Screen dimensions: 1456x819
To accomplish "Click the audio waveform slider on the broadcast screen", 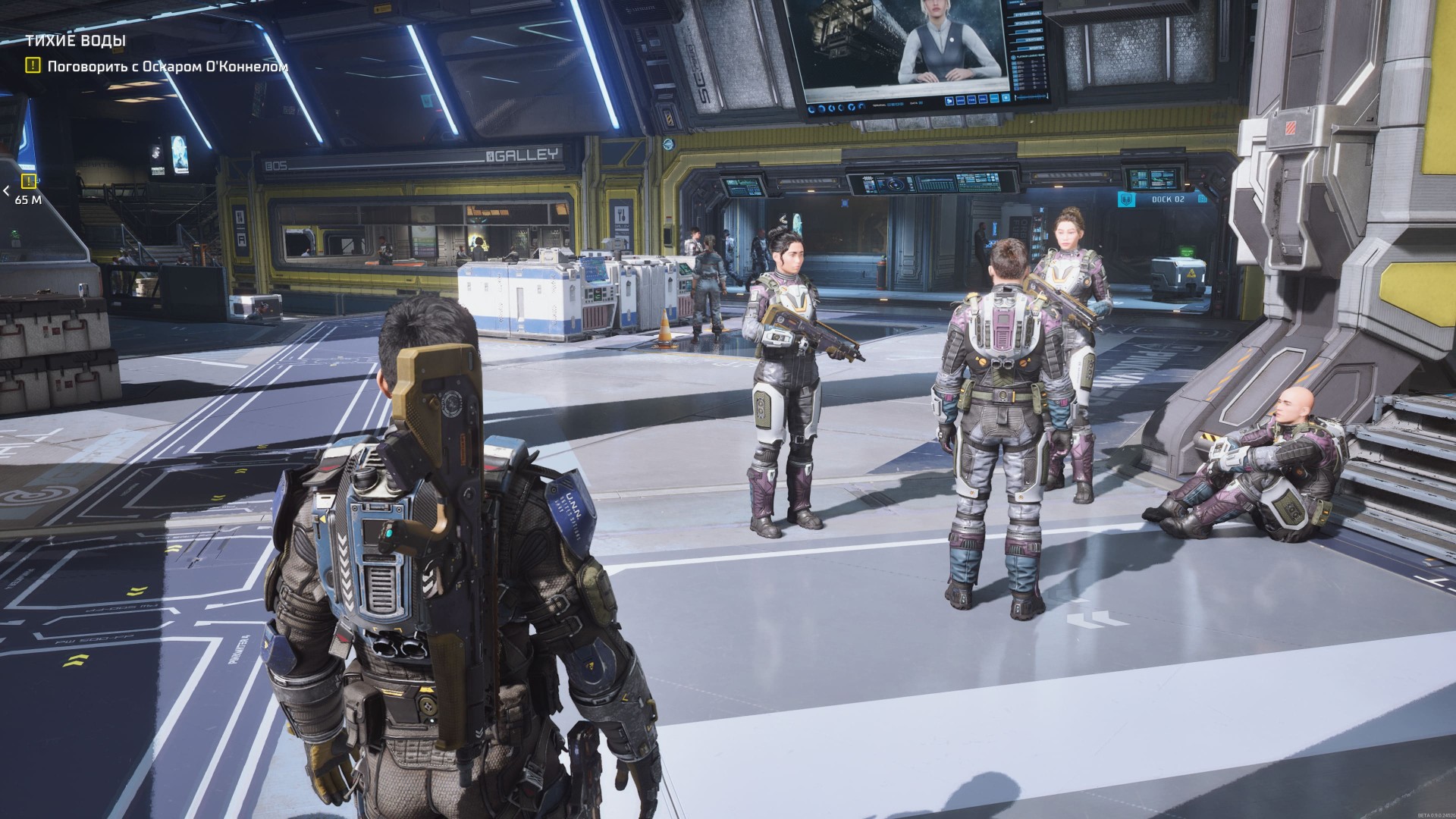I will pos(1032,97).
